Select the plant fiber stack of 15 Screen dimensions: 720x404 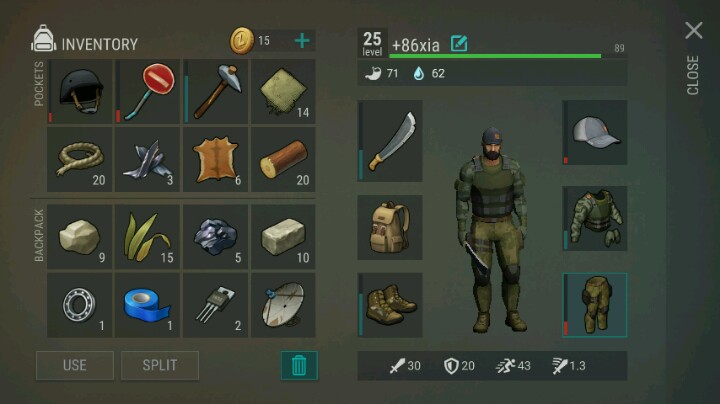[148, 237]
